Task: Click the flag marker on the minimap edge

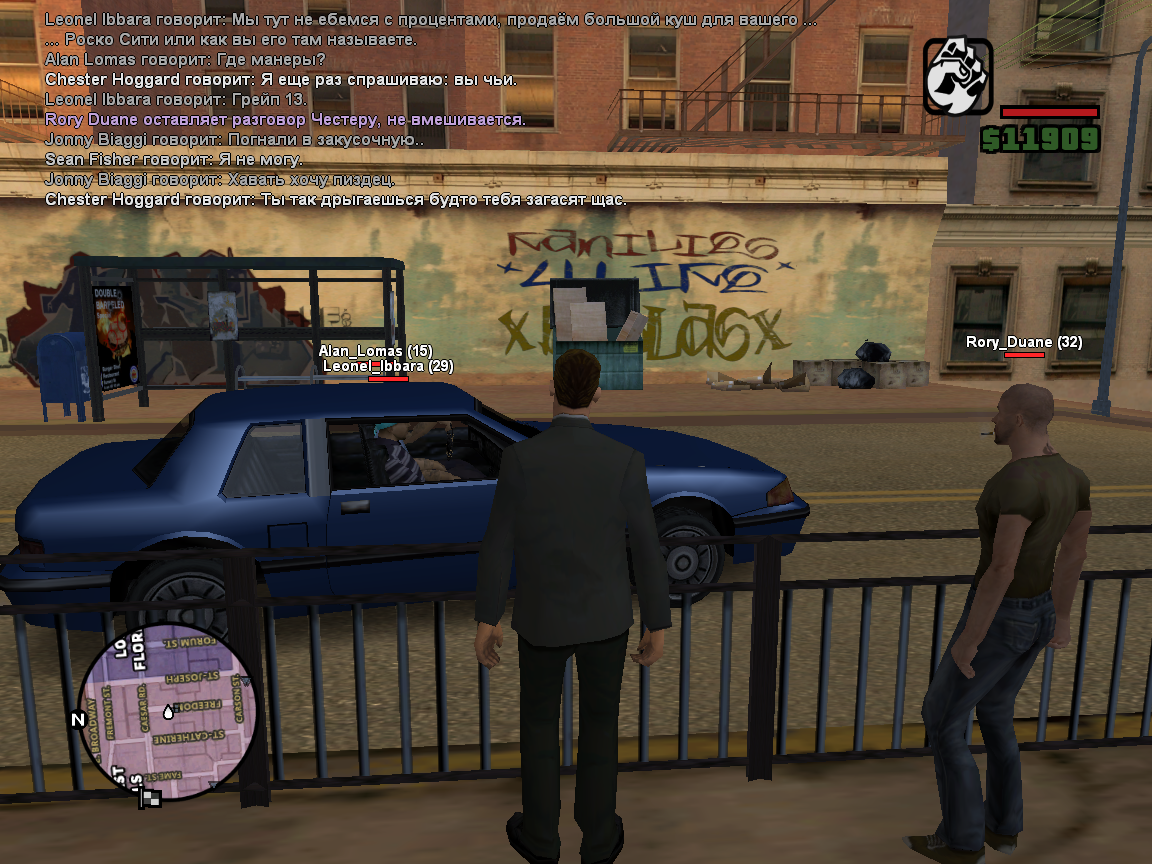Action: (150, 797)
